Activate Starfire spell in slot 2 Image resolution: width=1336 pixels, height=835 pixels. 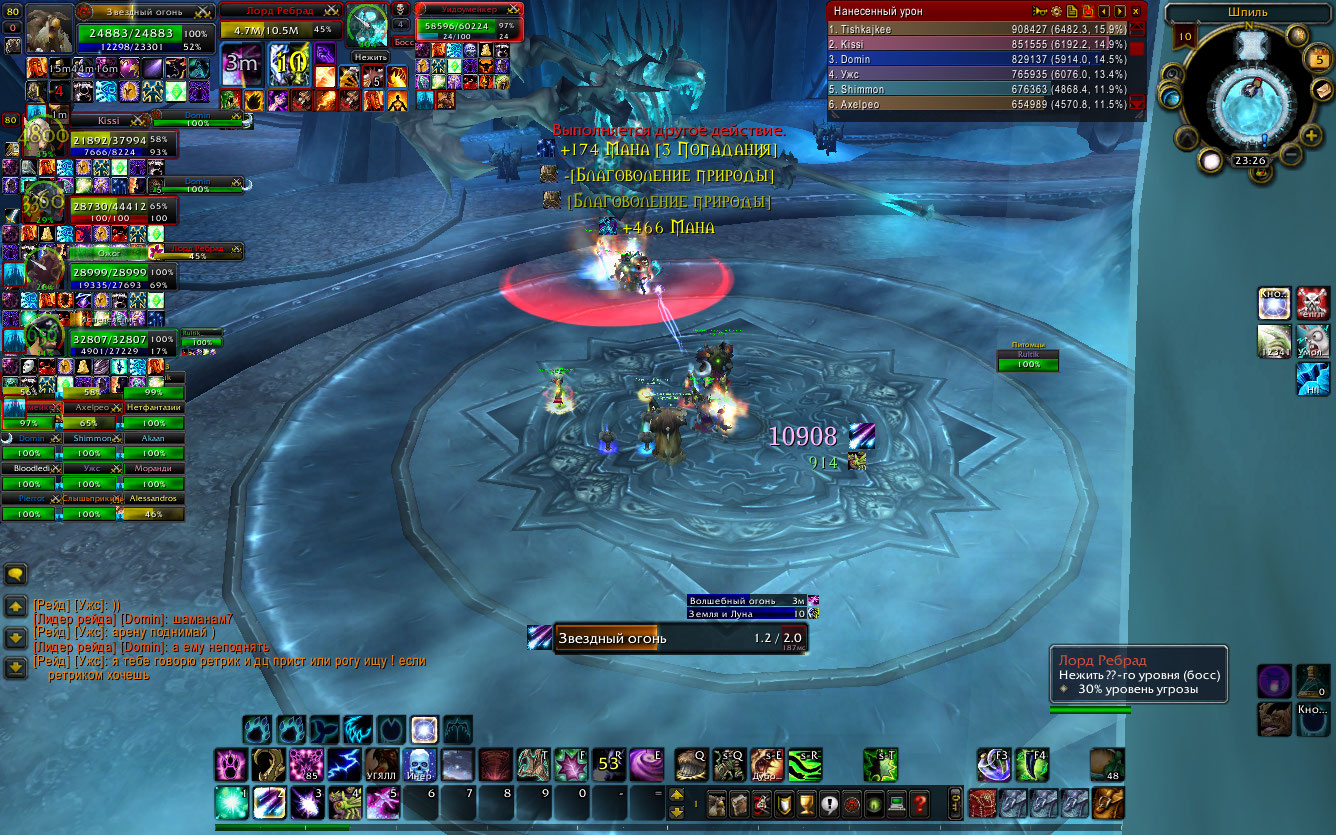click(x=270, y=803)
